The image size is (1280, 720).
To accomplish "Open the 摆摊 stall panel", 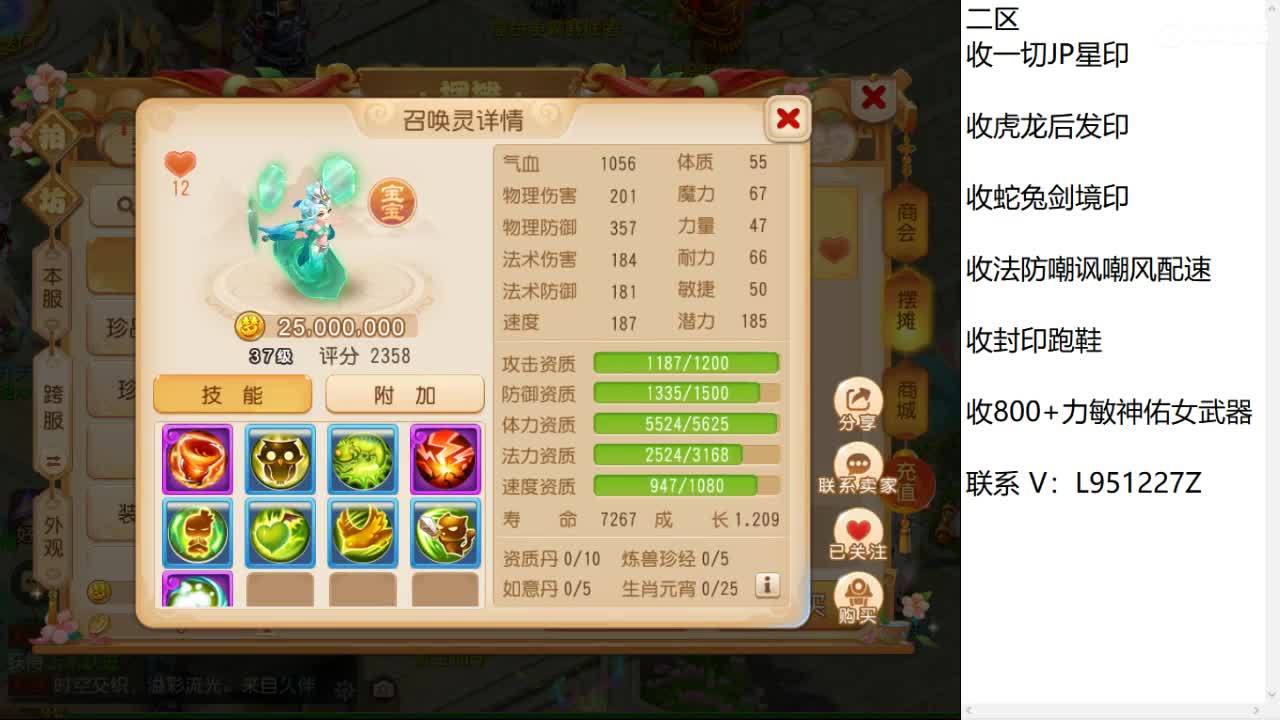I will (905, 310).
